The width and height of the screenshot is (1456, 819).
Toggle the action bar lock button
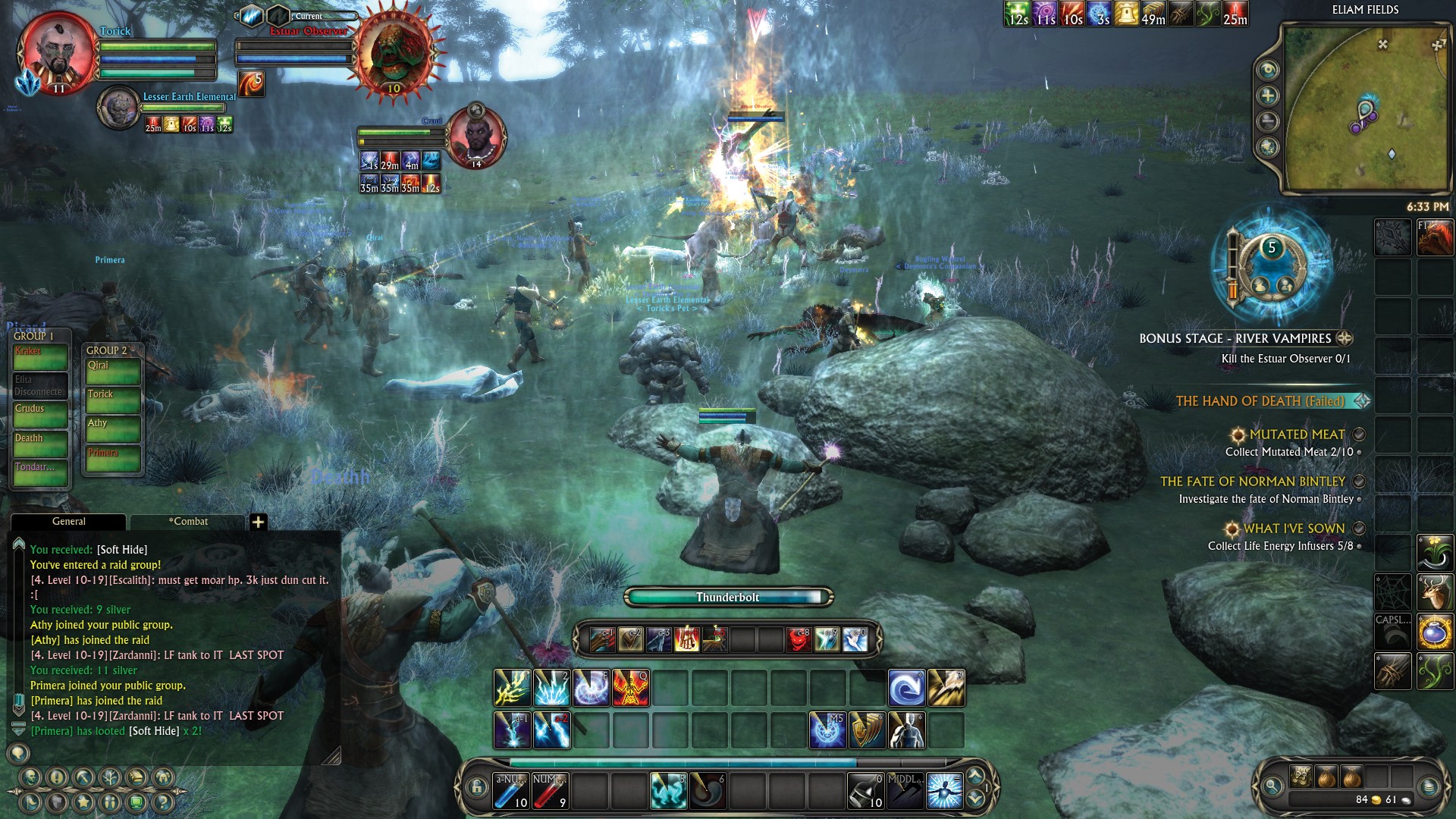(x=476, y=787)
